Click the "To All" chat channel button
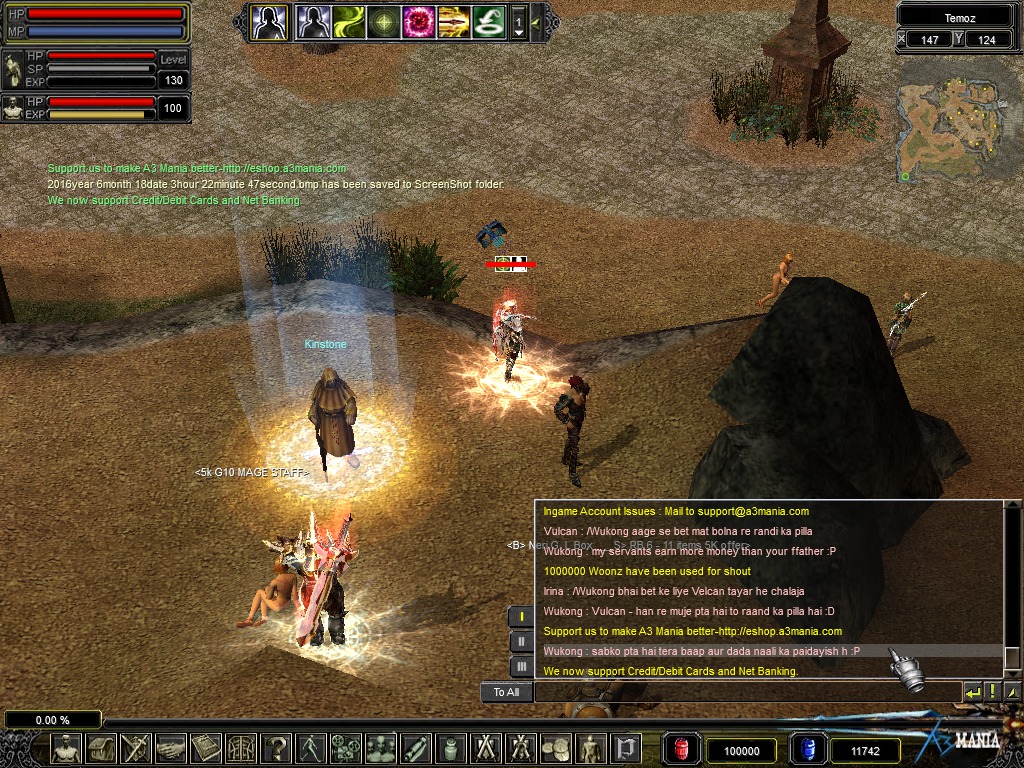This screenshot has height=768, width=1024. pyautogui.click(x=507, y=692)
